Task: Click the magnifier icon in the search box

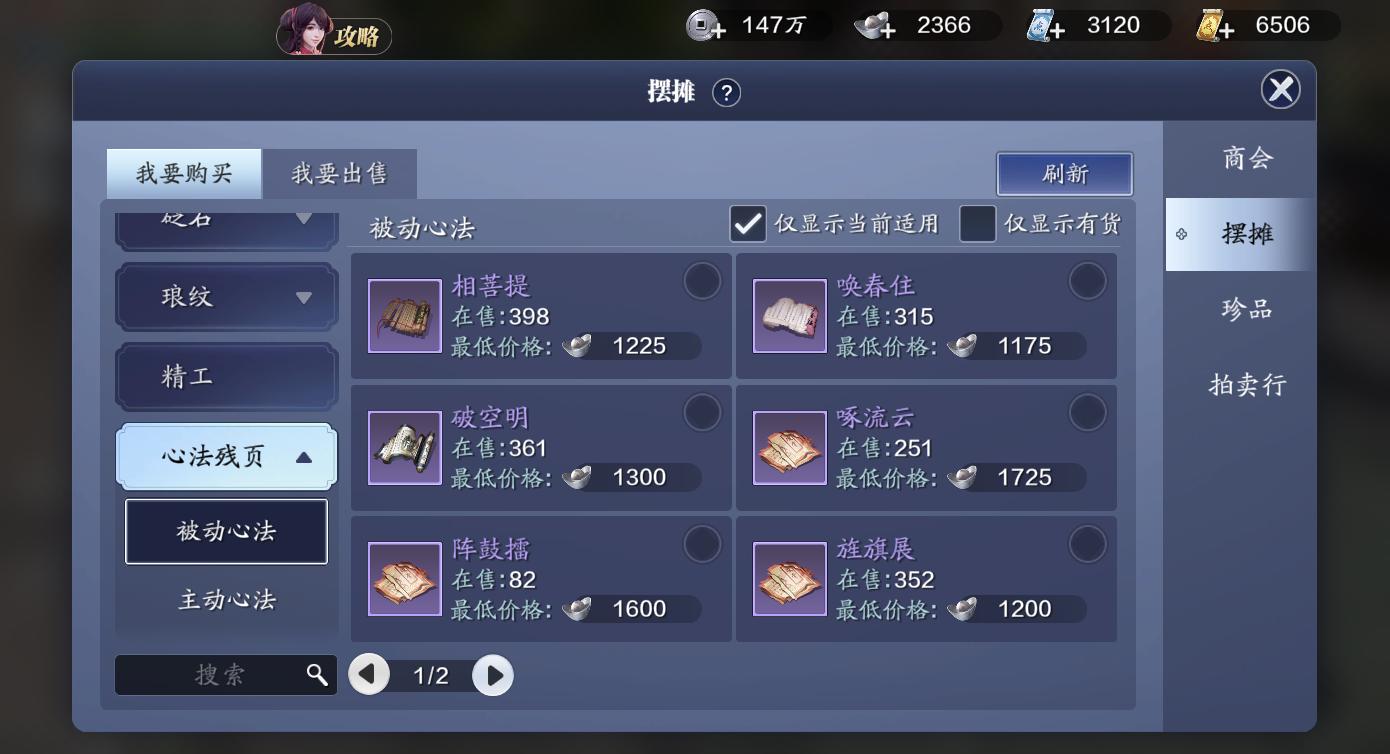Action: pos(319,674)
